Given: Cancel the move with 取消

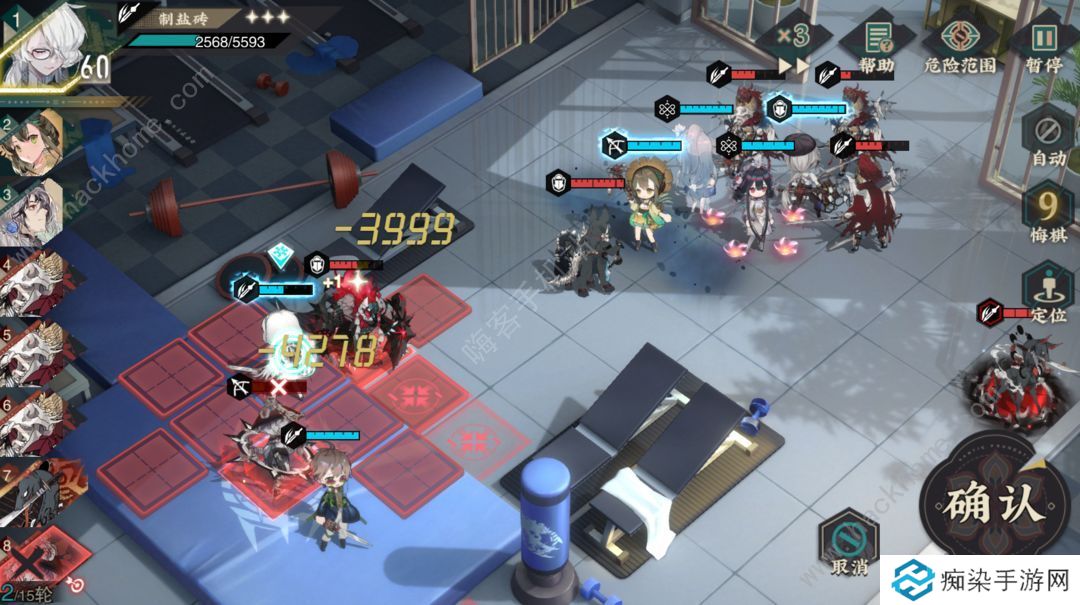Looking at the screenshot, I should (x=846, y=545).
